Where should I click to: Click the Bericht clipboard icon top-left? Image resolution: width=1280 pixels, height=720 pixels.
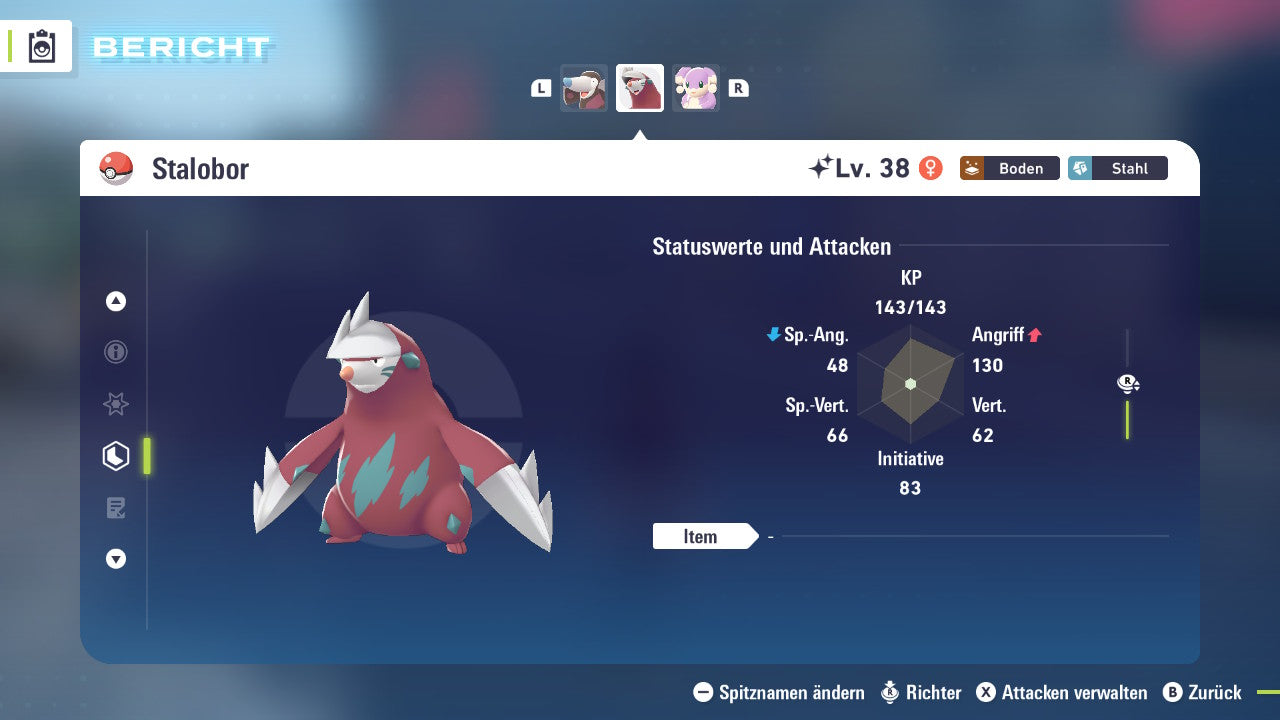tap(41, 46)
